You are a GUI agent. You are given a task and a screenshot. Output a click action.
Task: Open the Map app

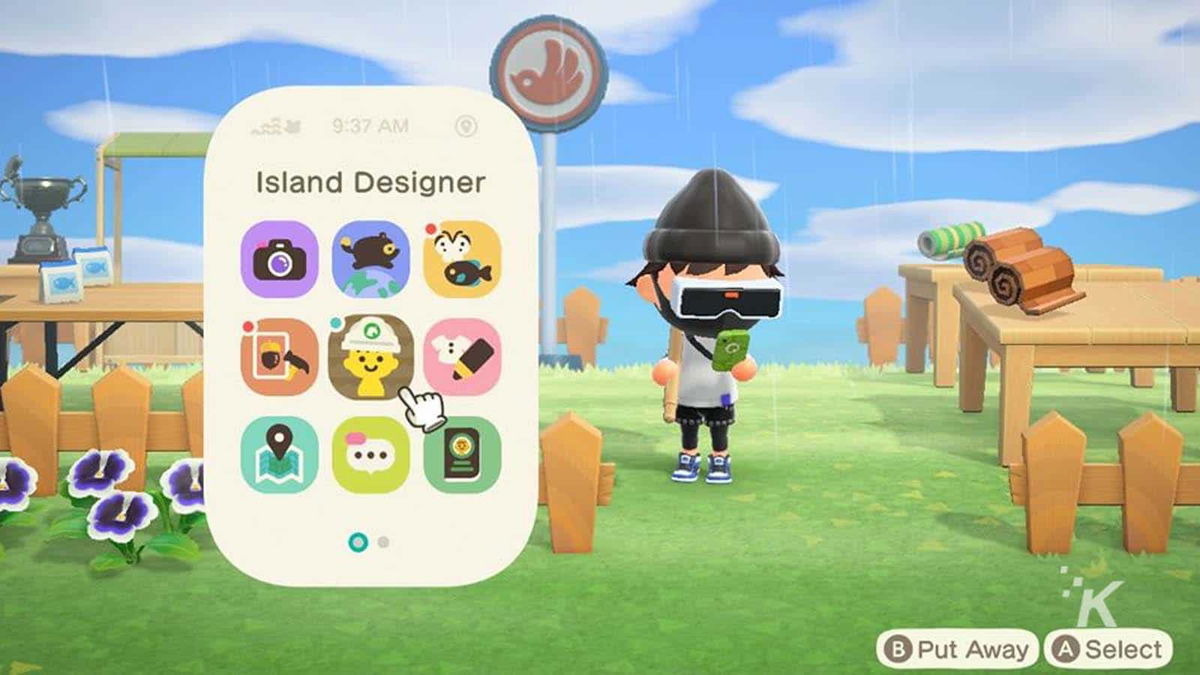[280, 455]
